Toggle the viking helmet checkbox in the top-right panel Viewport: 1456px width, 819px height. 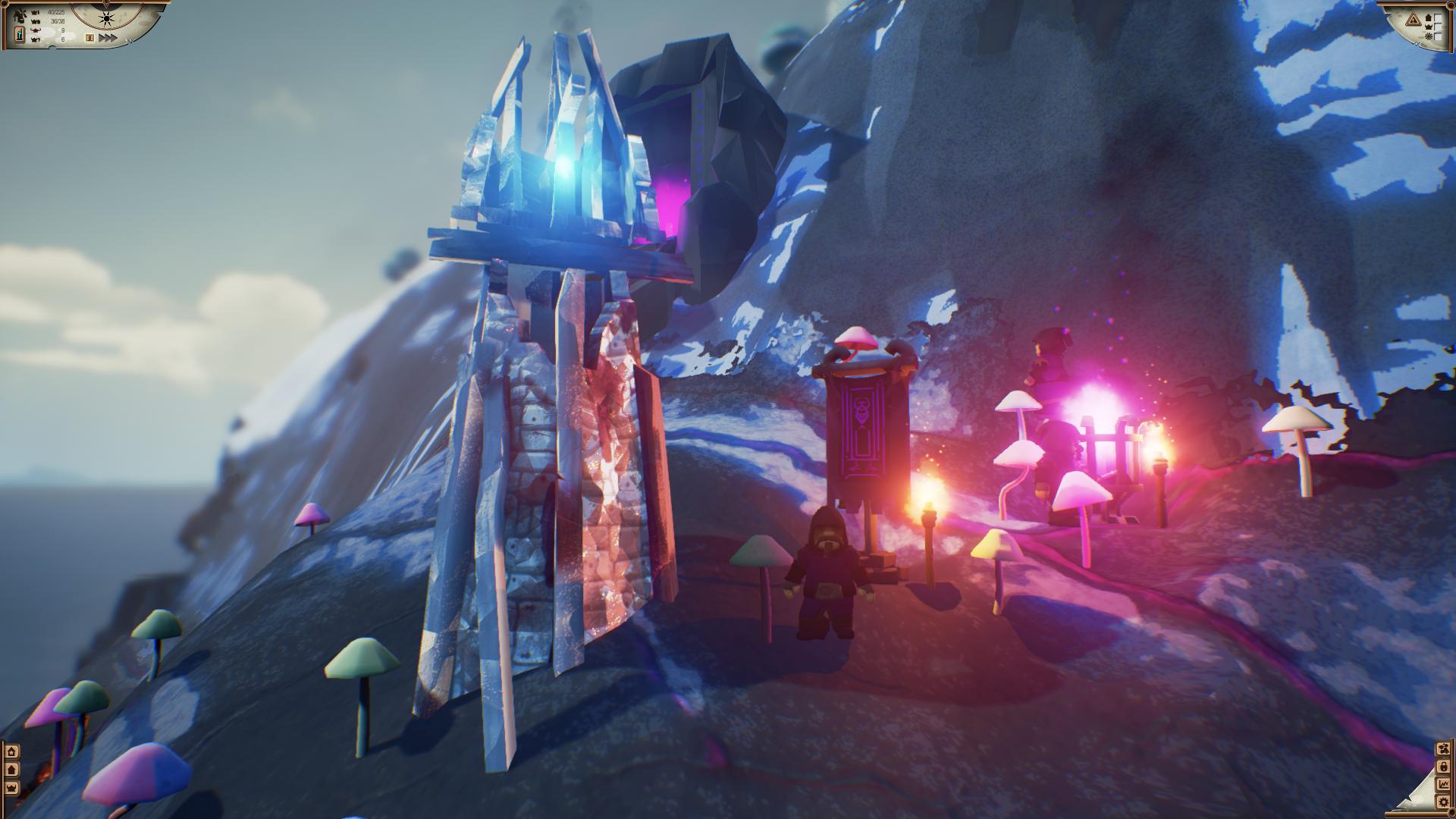[x=1438, y=27]
